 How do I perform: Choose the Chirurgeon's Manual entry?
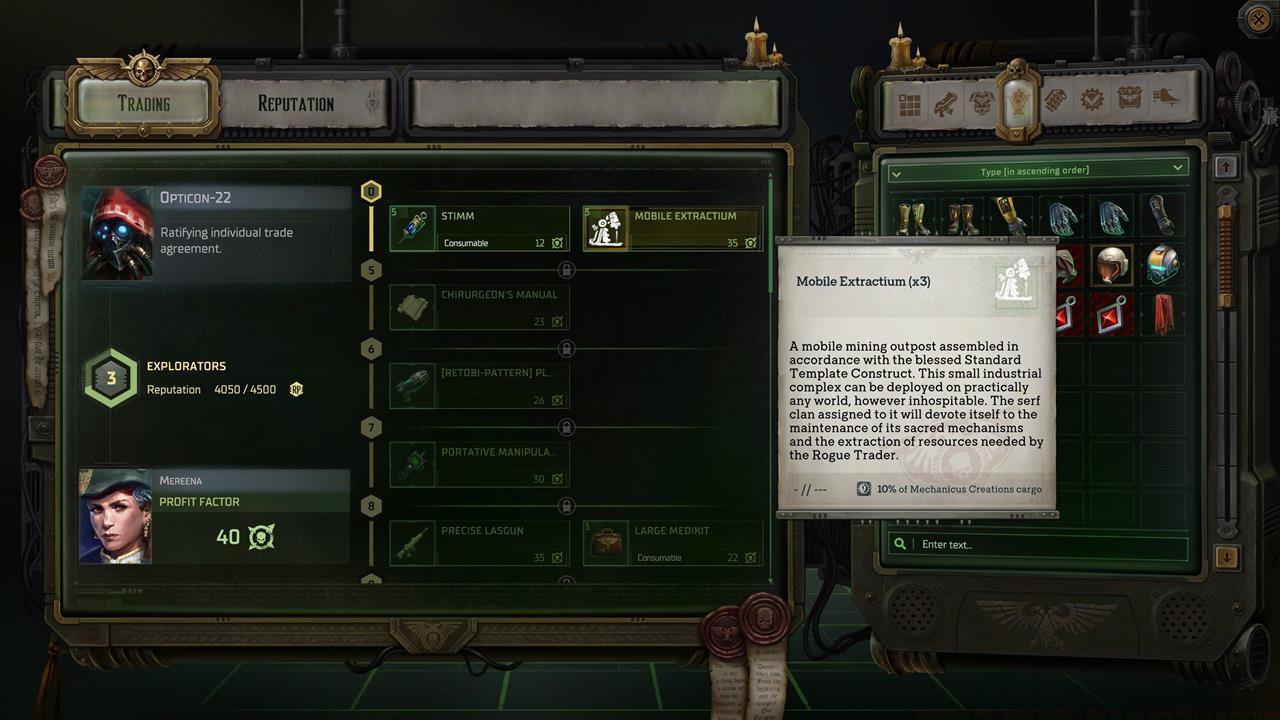(480, 308)
